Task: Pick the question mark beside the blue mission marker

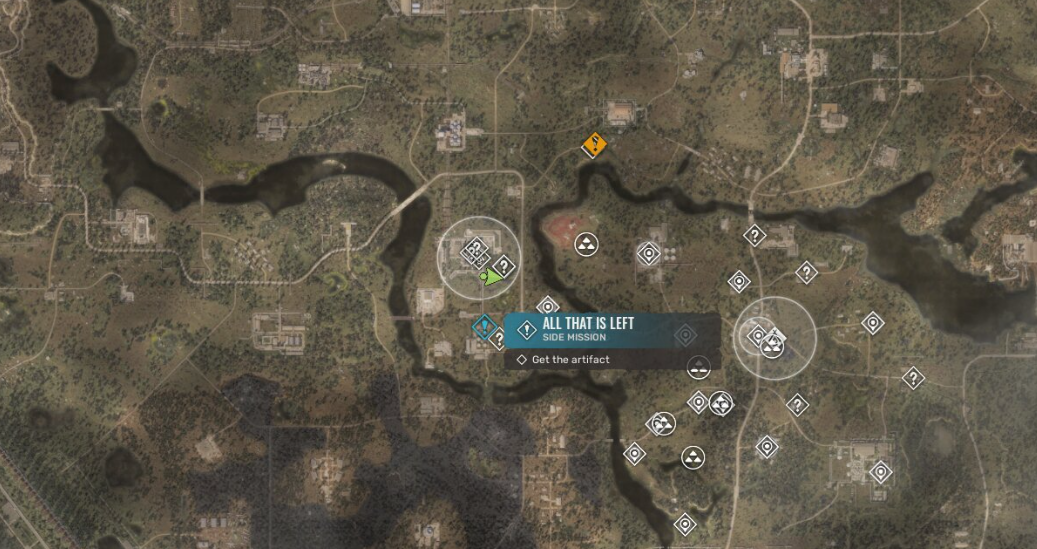Action: pos(498,340)
